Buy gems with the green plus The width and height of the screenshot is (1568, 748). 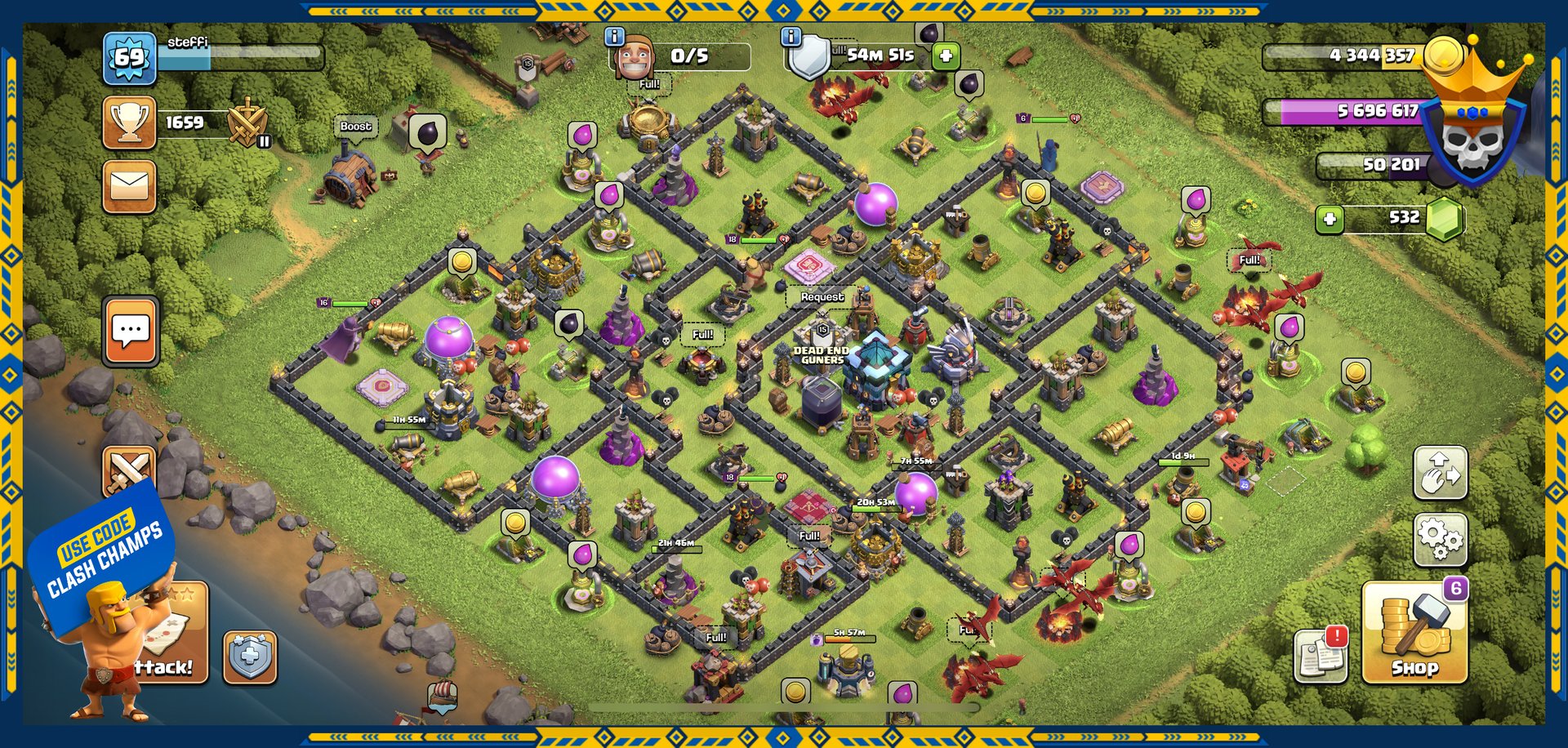coord(1330,219)
